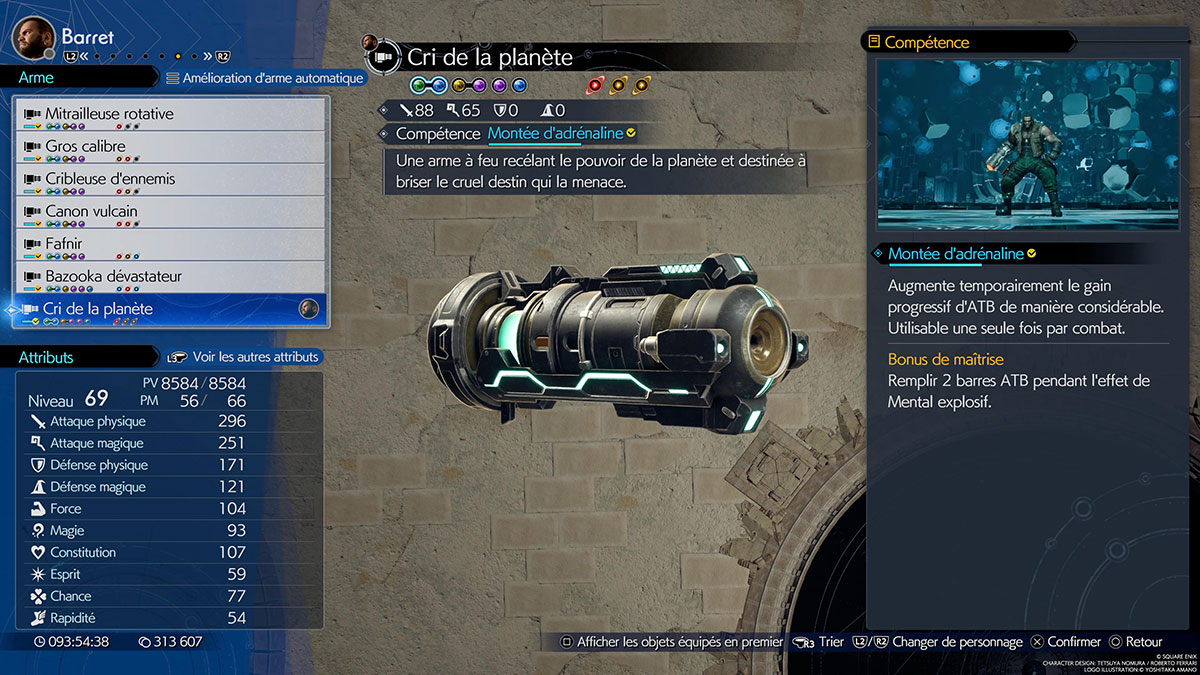The image size is (1200, 675).
Task: Toggle Afficher les objets équipés en premier
Action: pyautogui.click(x=671, y=642)
